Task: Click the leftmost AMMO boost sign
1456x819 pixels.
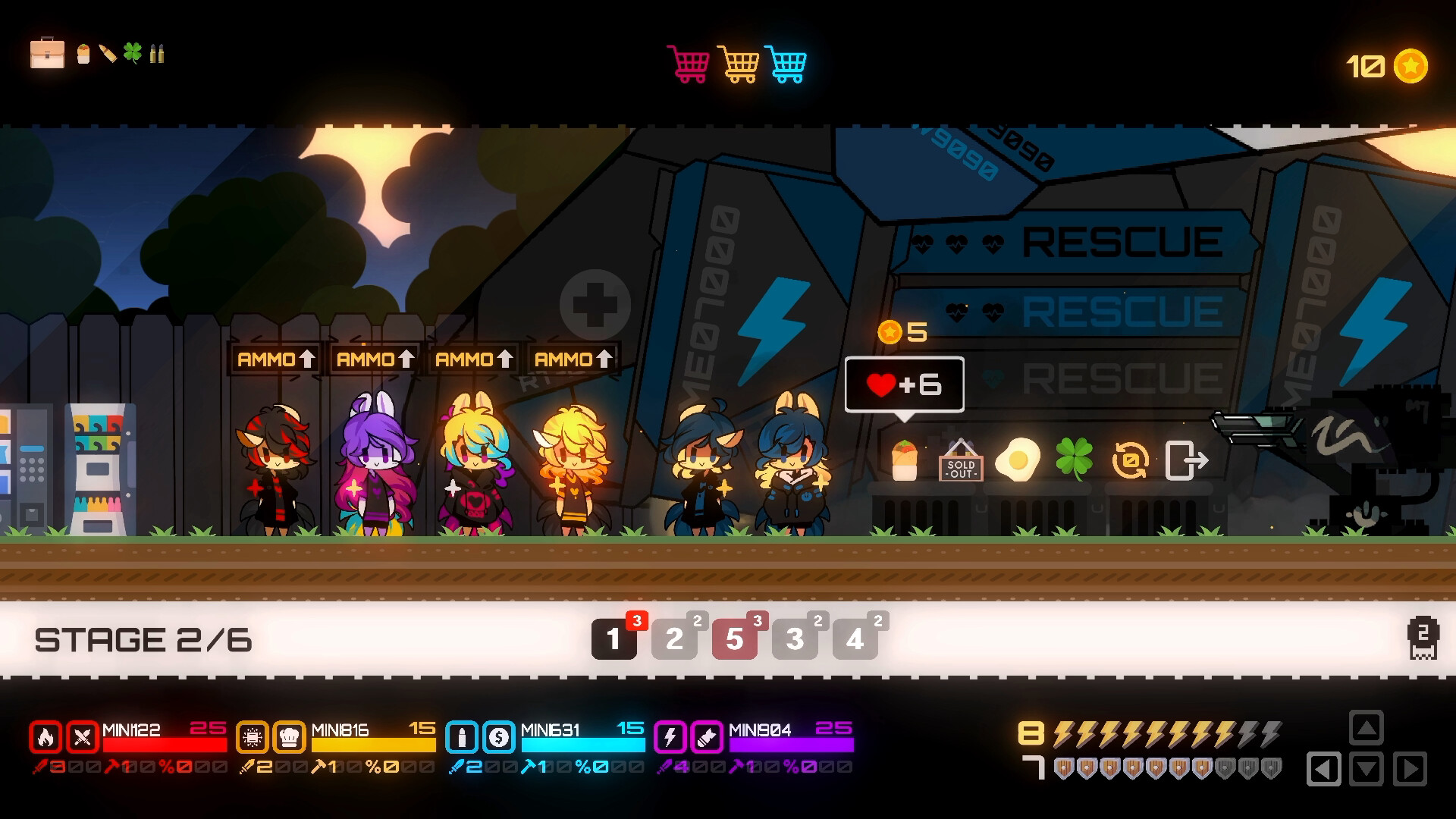Action: [x=276, y=359]
